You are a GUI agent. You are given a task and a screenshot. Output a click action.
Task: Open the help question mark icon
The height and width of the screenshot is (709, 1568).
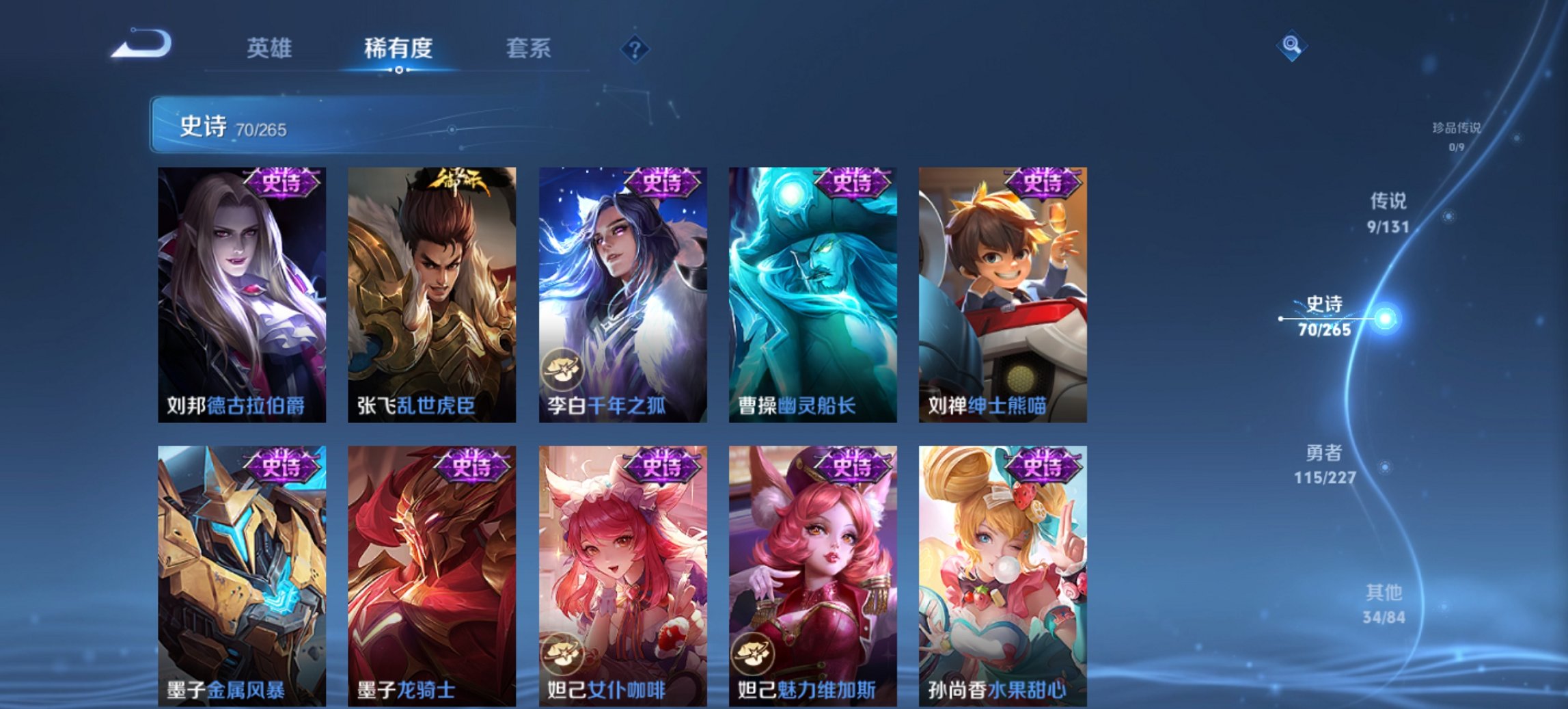point(635,48)
